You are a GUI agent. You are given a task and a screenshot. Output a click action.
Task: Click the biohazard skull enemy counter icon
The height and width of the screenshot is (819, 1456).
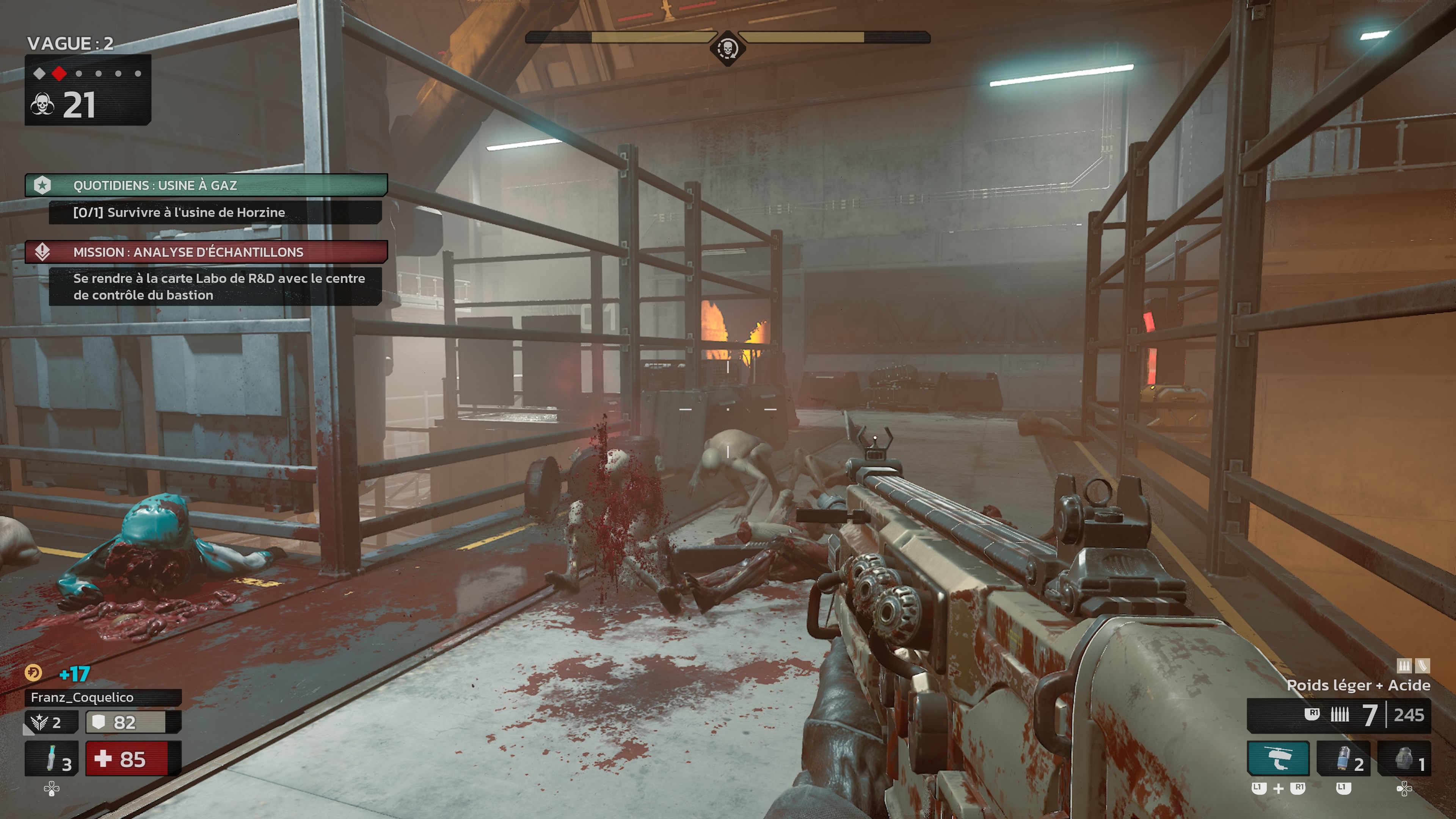(42, 105)
